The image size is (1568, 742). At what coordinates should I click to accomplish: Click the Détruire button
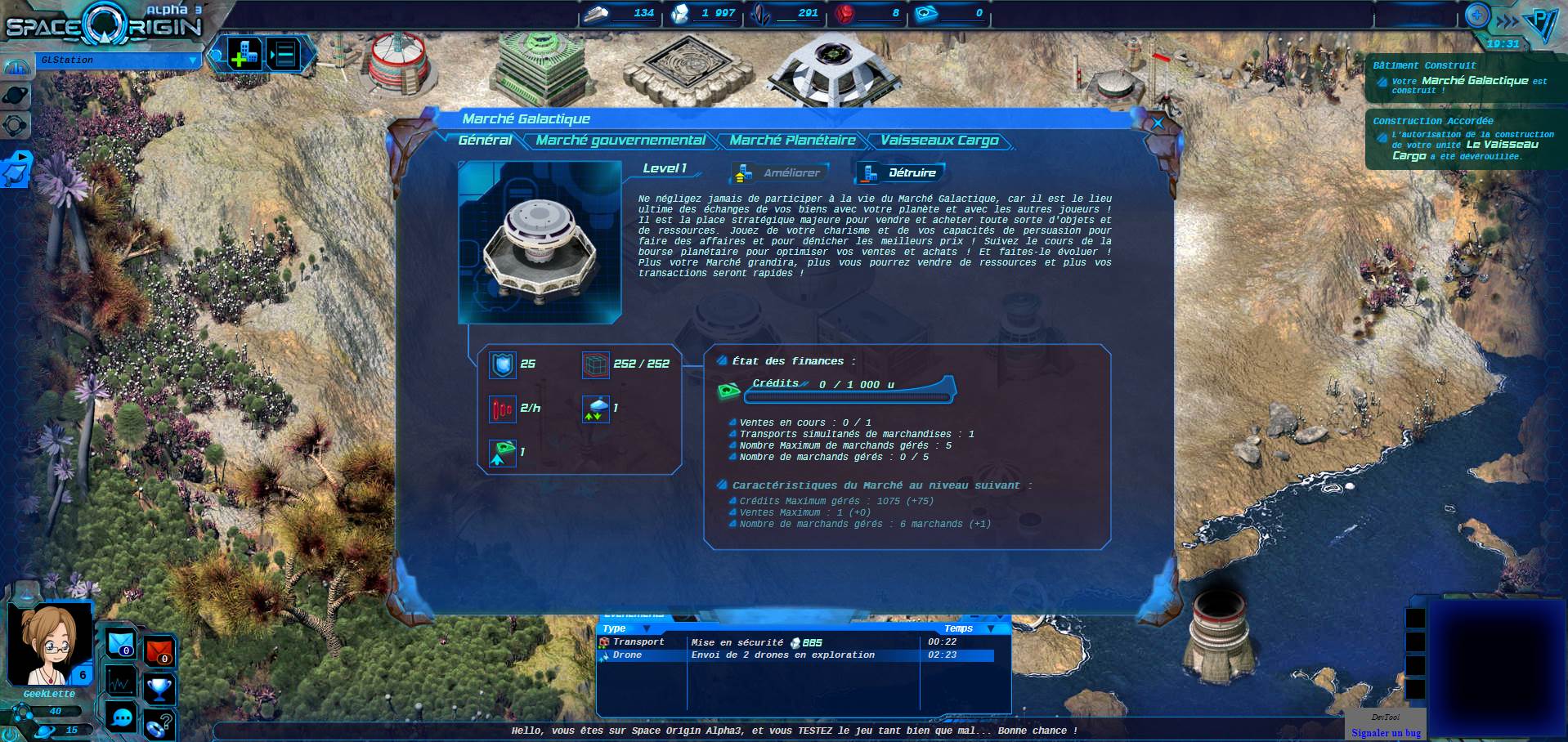coord(901,173)
